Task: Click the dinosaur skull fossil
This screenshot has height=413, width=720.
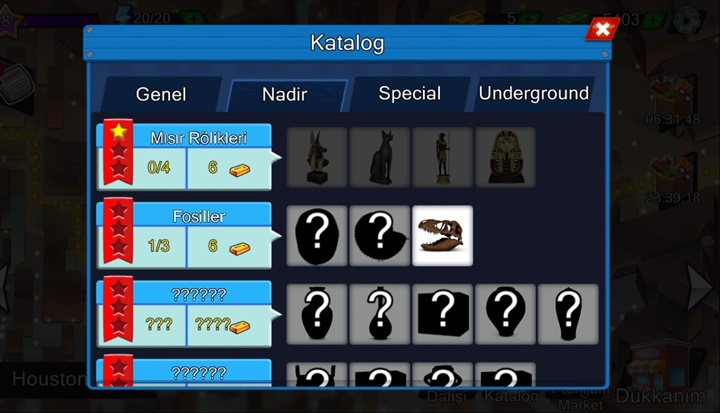Action: tap(442, 236)
